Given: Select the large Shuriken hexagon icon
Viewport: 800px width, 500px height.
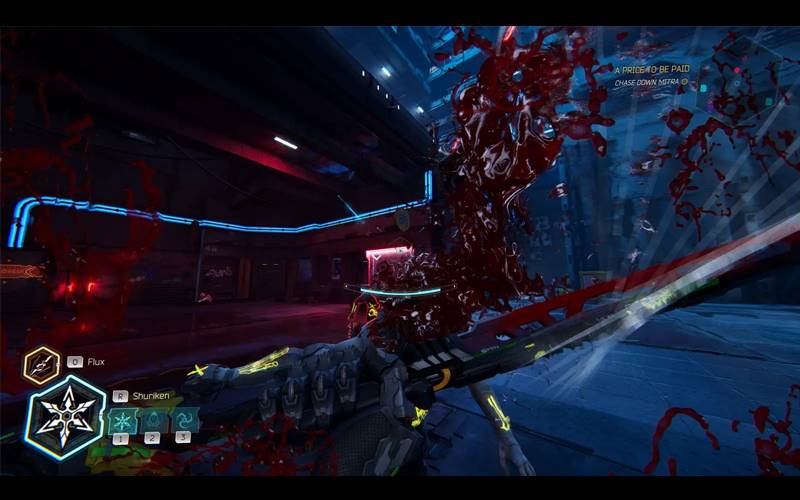Looking at the screenshot, I should [65, 412].
